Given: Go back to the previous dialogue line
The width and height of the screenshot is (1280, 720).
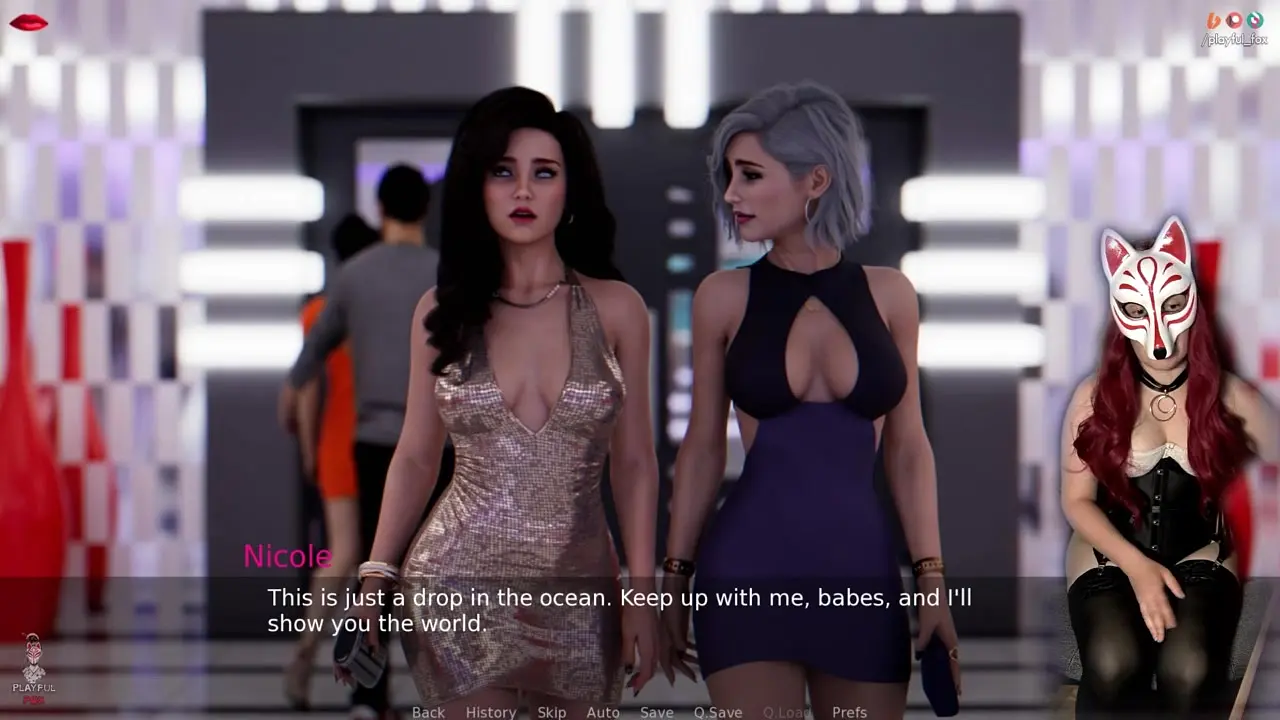Looking at the screenshot, I should coord(428,712).
